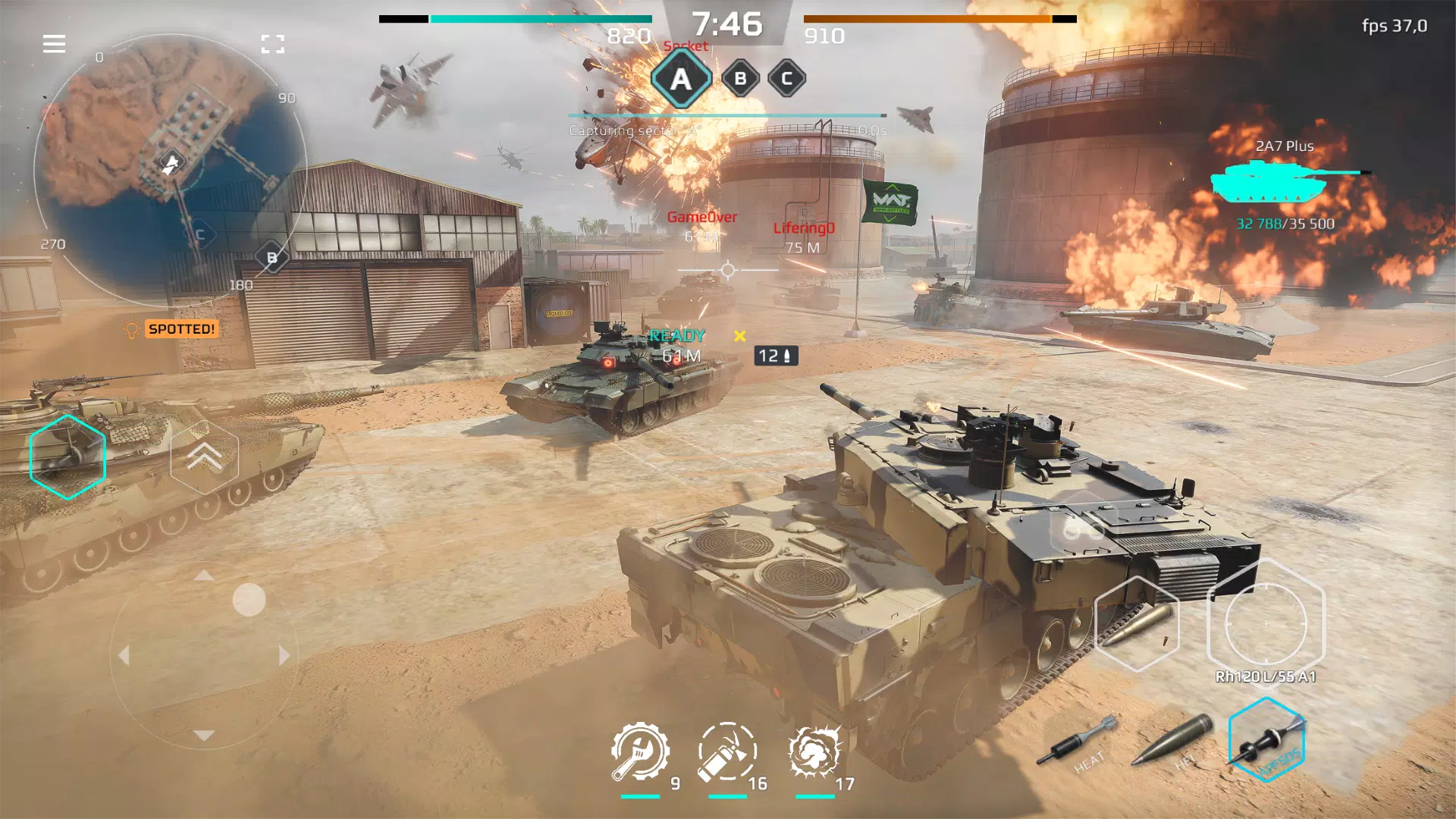Select the sector B badge
Screen dimensions: 1456x819
(739, 77)
